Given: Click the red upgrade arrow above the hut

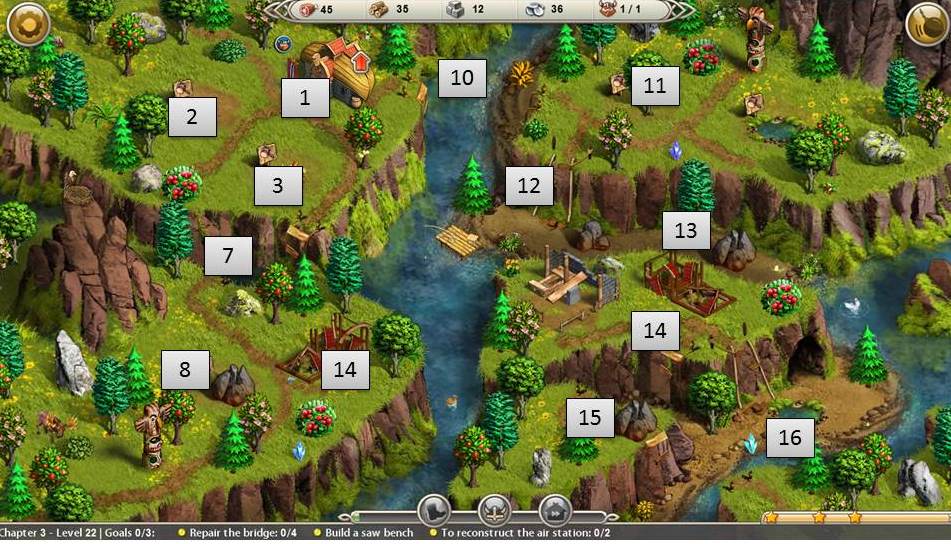Looking at the screenshot, I should pos(361,64).
